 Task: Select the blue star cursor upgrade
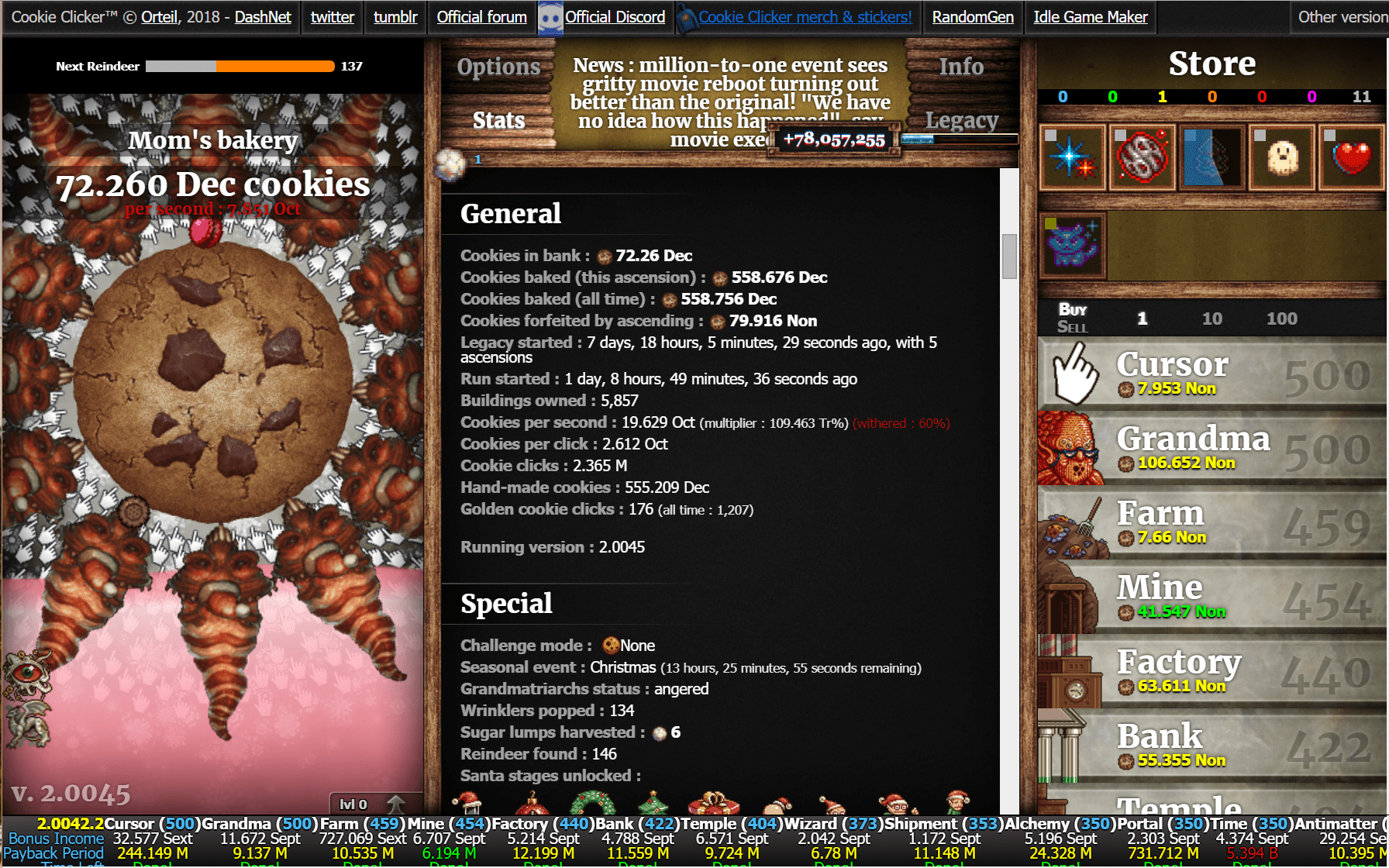pos(1073,157)
